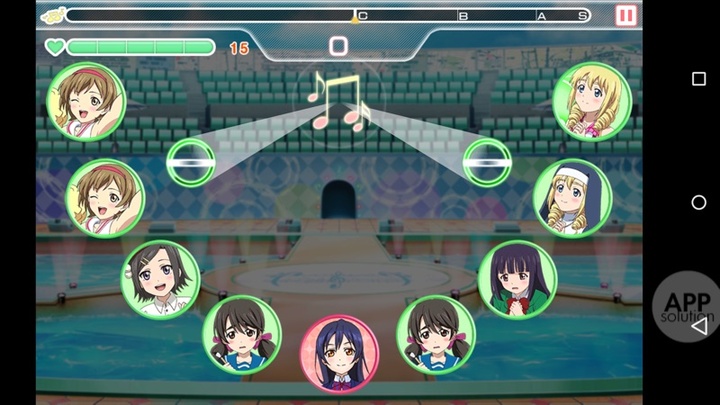Open Android recent apps square button
This screenshot has height=405, width=720.
698,79
